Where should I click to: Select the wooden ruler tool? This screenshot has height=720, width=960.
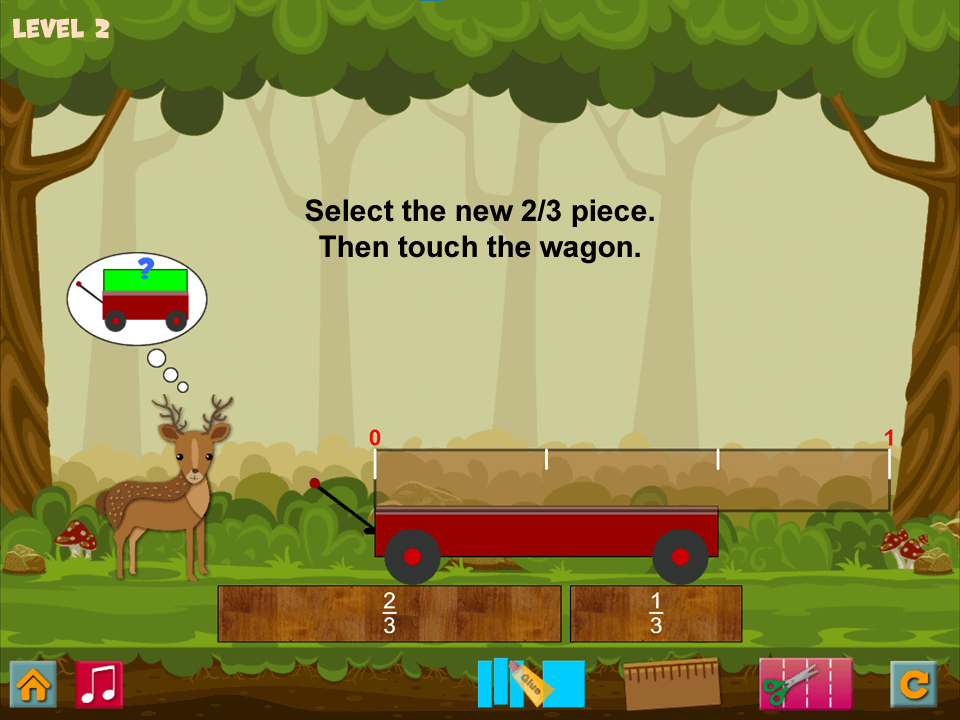tap(672, 684)
